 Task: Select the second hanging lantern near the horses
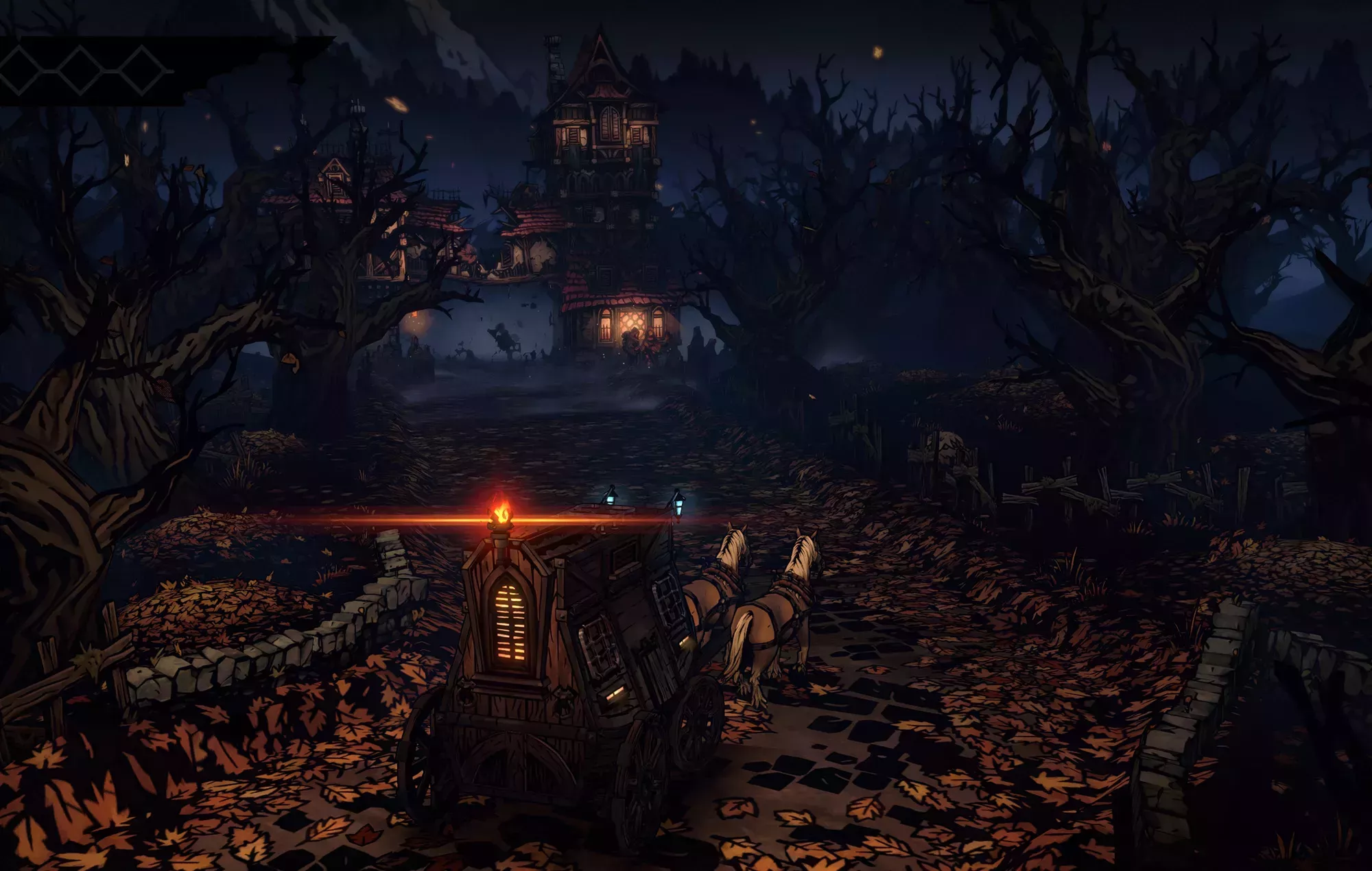tap(678, 505)
